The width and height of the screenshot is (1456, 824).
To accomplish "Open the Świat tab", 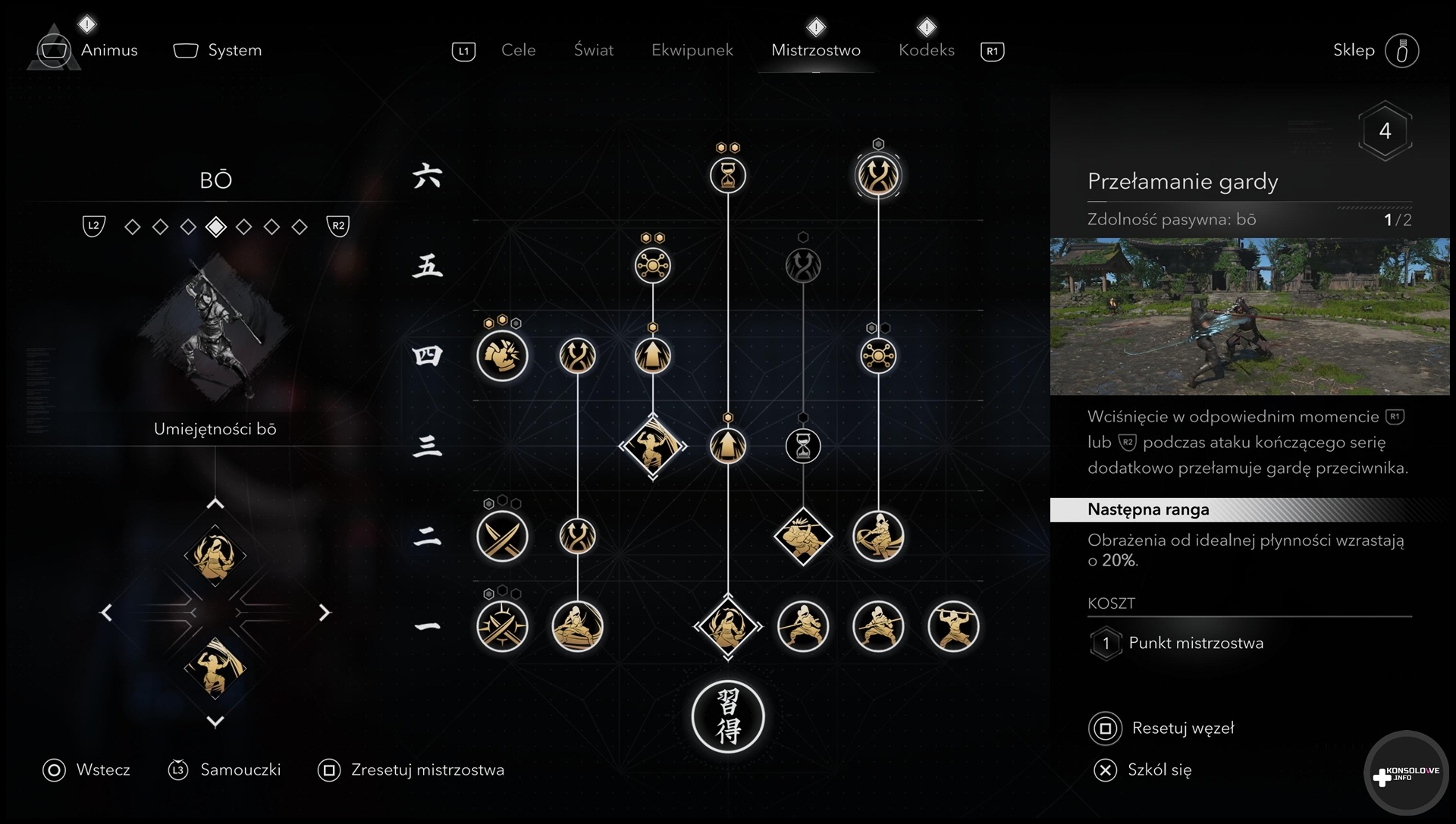I will (x=593, y=50).
